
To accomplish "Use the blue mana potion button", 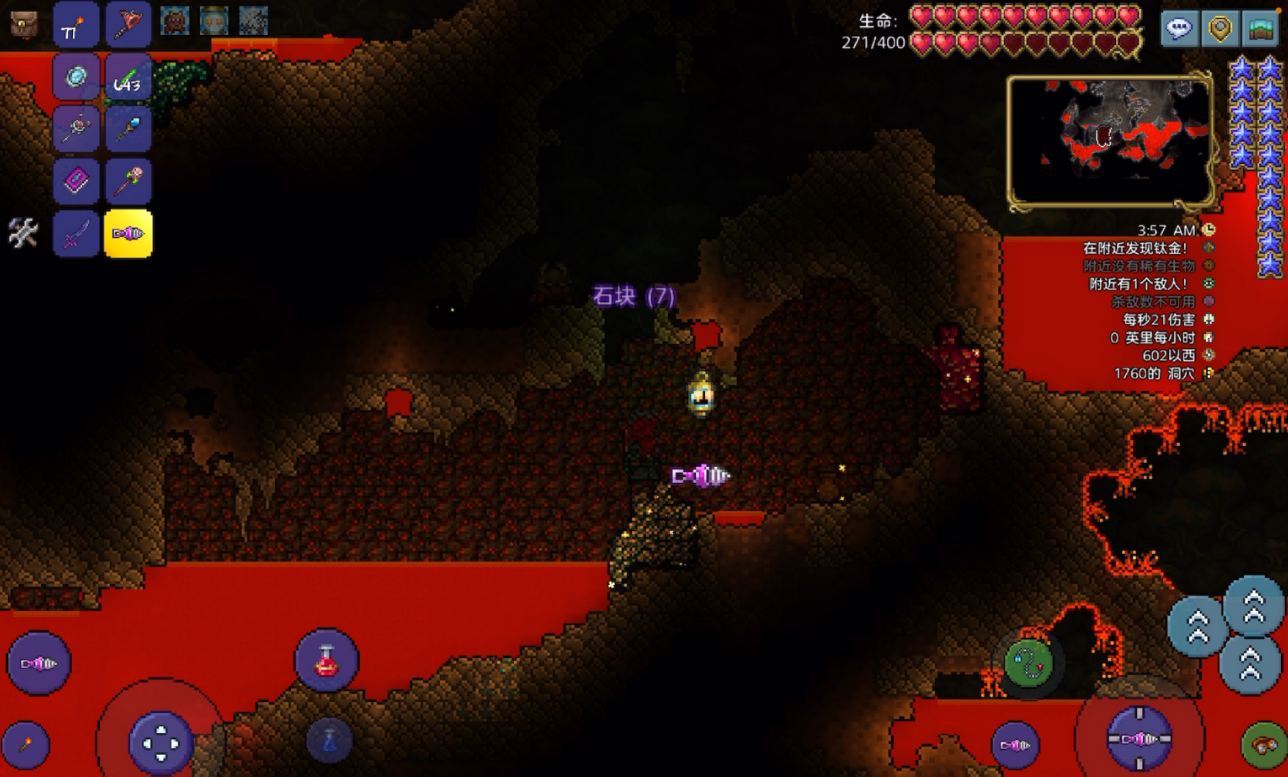I will pyautogui.click(x=329, y=741).
